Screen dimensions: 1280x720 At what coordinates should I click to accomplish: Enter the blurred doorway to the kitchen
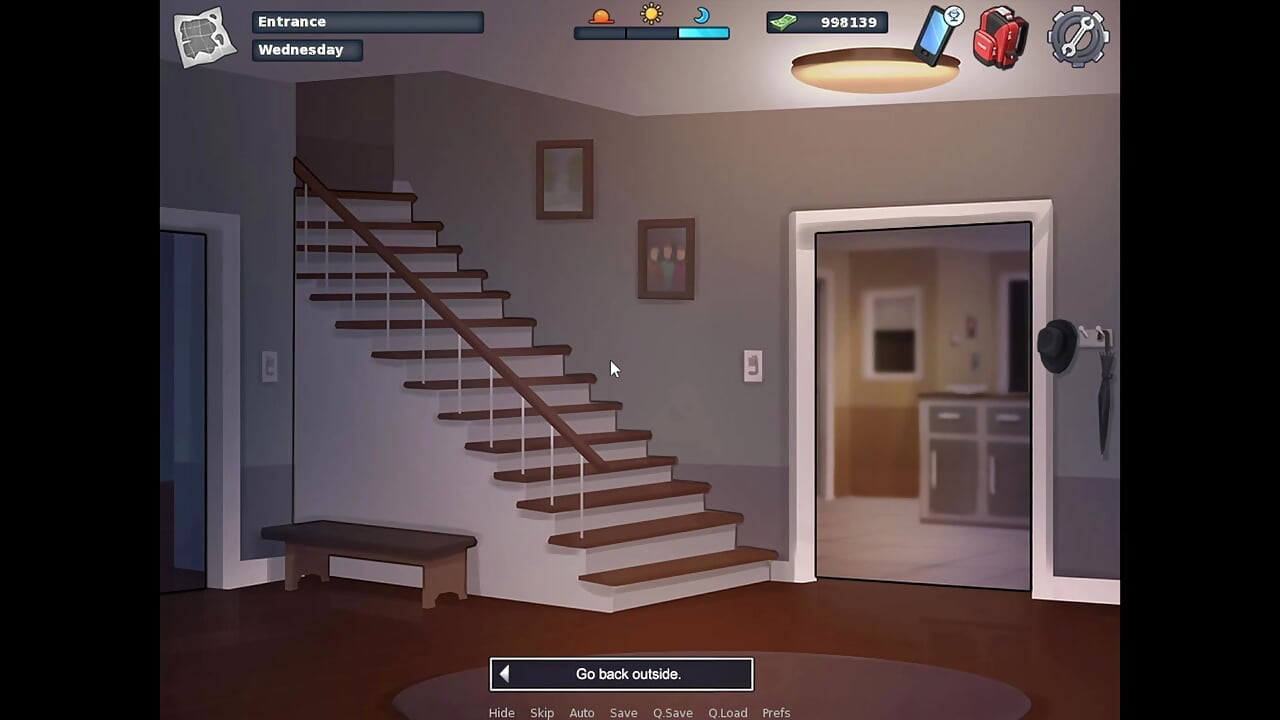pos(922,400)
